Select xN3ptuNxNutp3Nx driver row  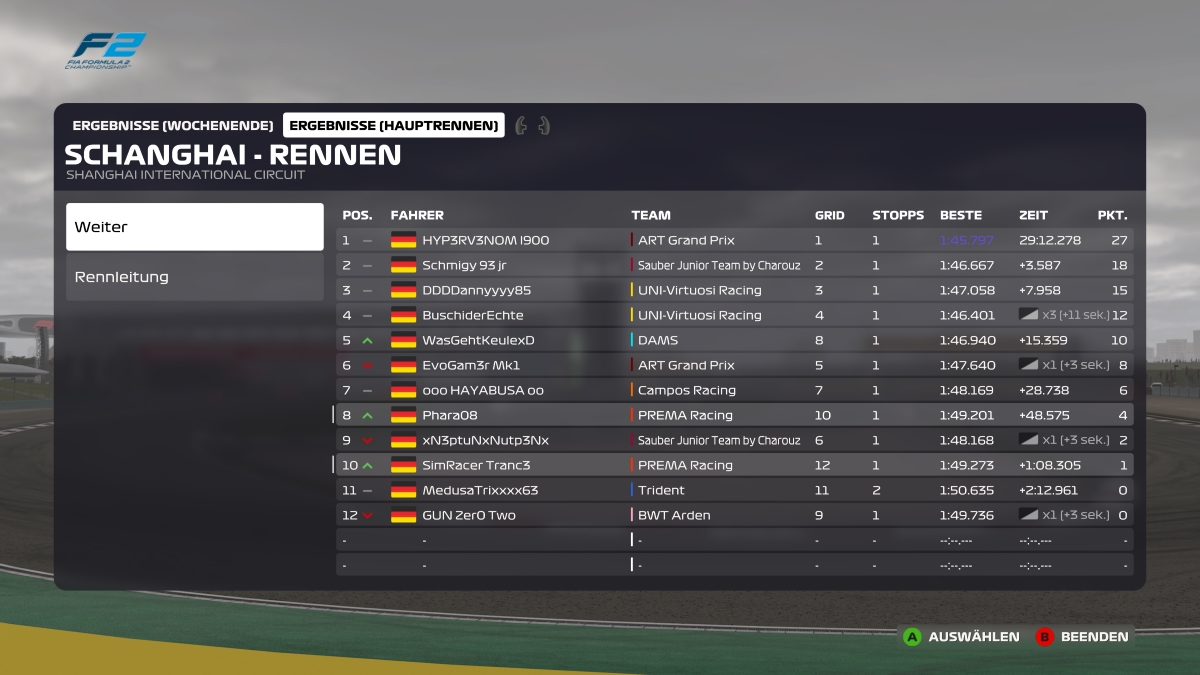pyautogui.click(x=485, y=440)
